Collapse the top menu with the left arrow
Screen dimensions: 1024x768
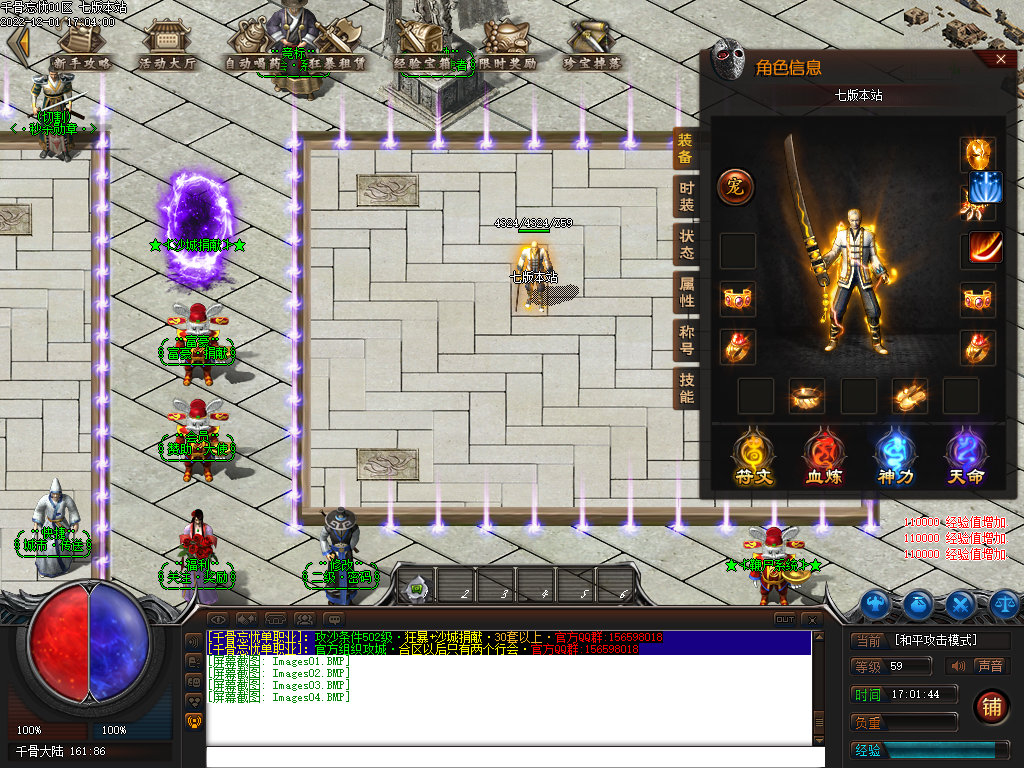tap(17, 43)
